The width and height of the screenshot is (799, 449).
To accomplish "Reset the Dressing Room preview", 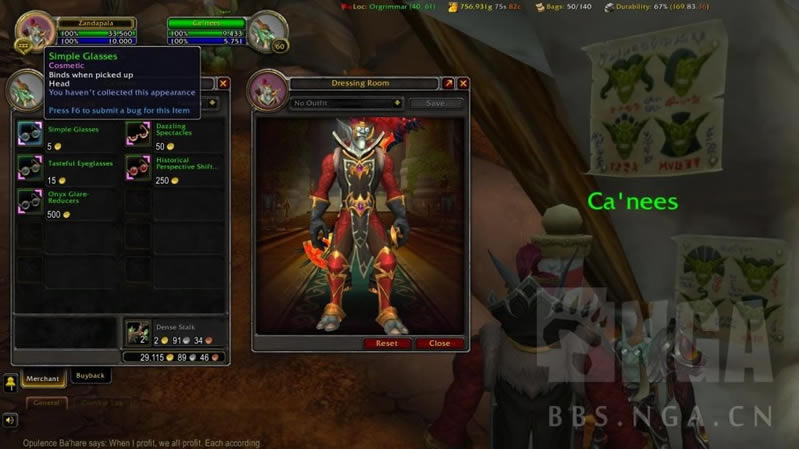I will (386, 343).
